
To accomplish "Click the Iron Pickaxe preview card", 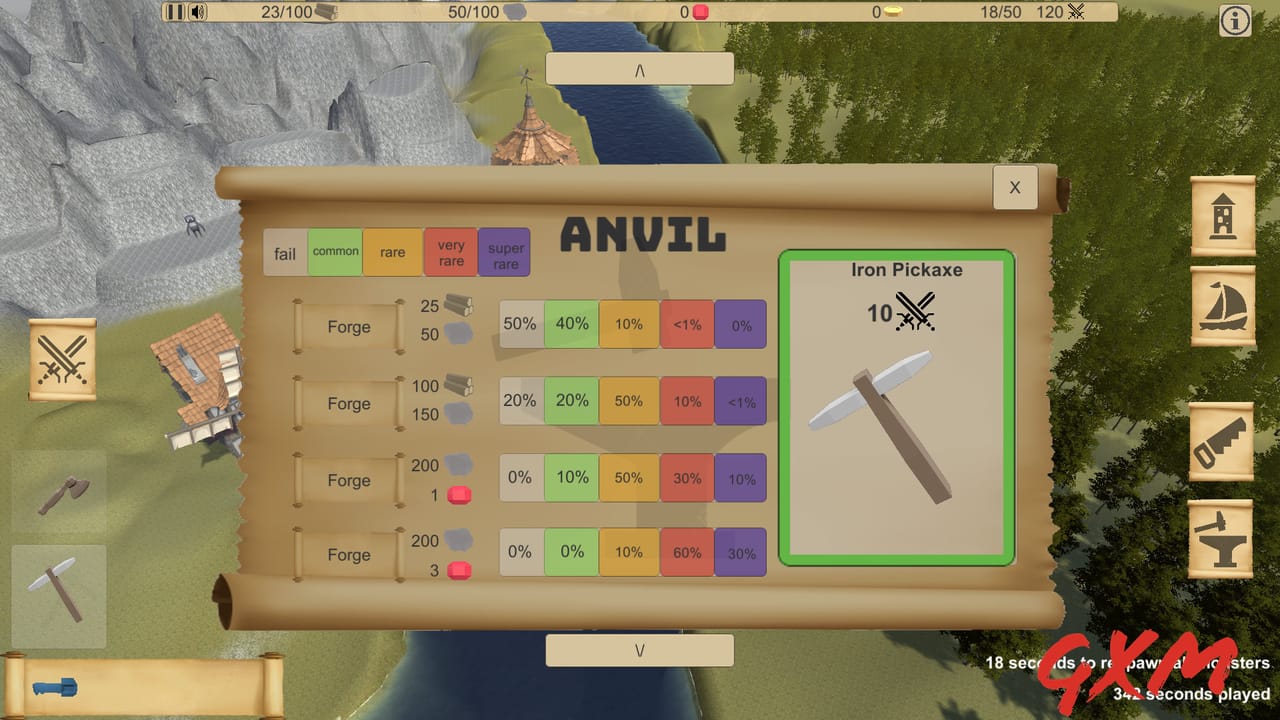I will pyautogui.click(x=897, y=410).
